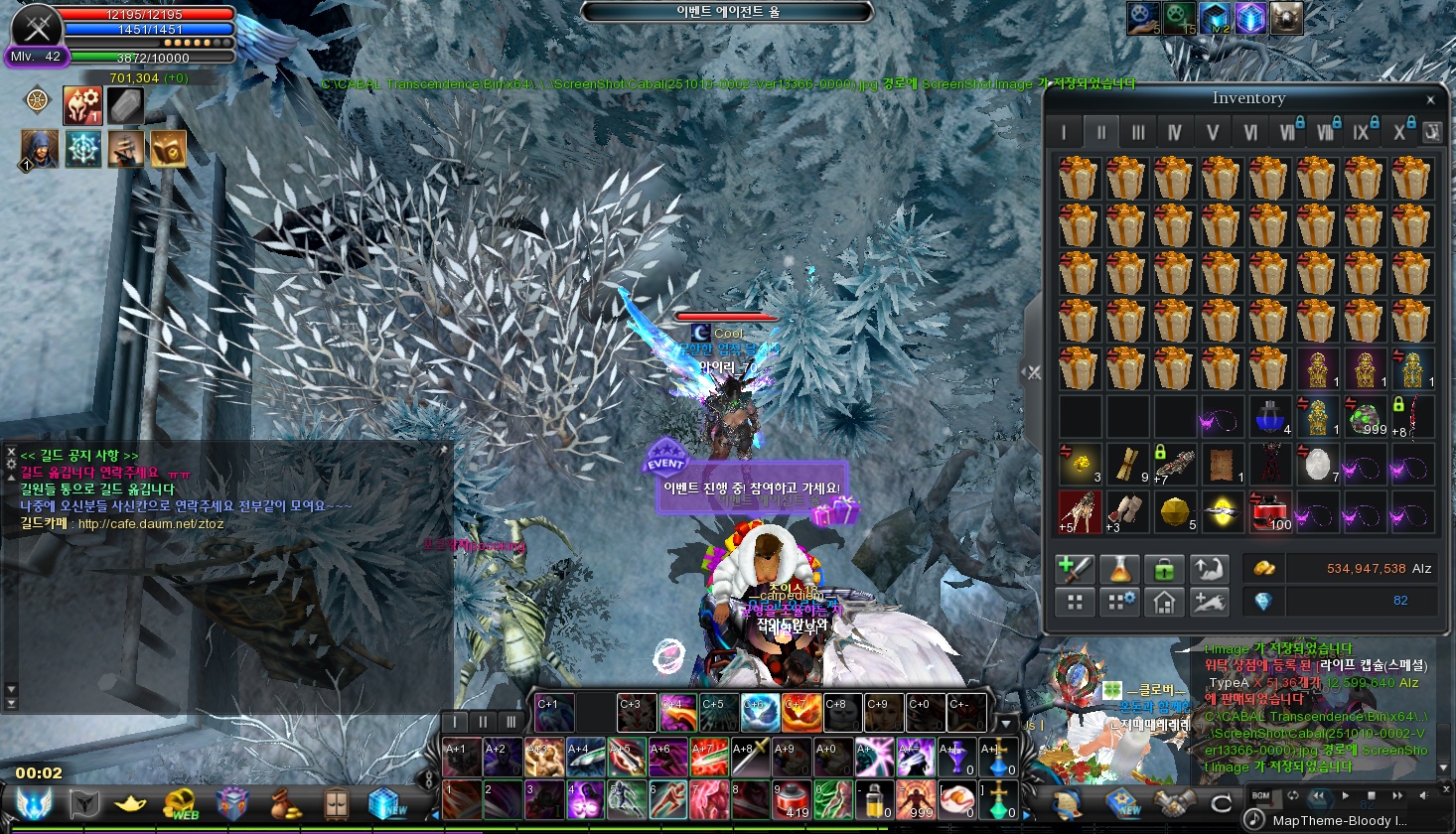Use the A+8 sword skill slot
The height and width of the screenshot is (834, 1456).
750,759
